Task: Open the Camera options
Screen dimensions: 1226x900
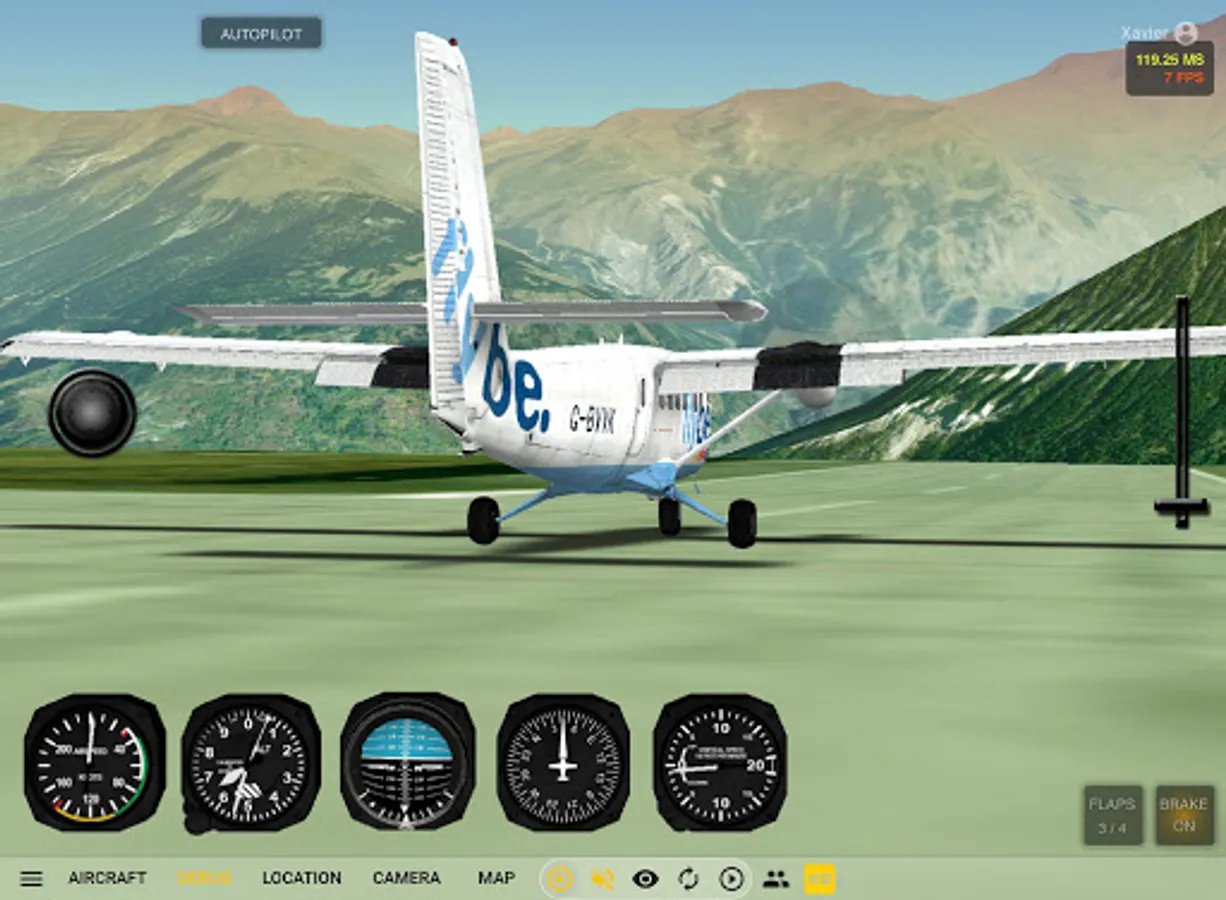Action: point(406,878)
